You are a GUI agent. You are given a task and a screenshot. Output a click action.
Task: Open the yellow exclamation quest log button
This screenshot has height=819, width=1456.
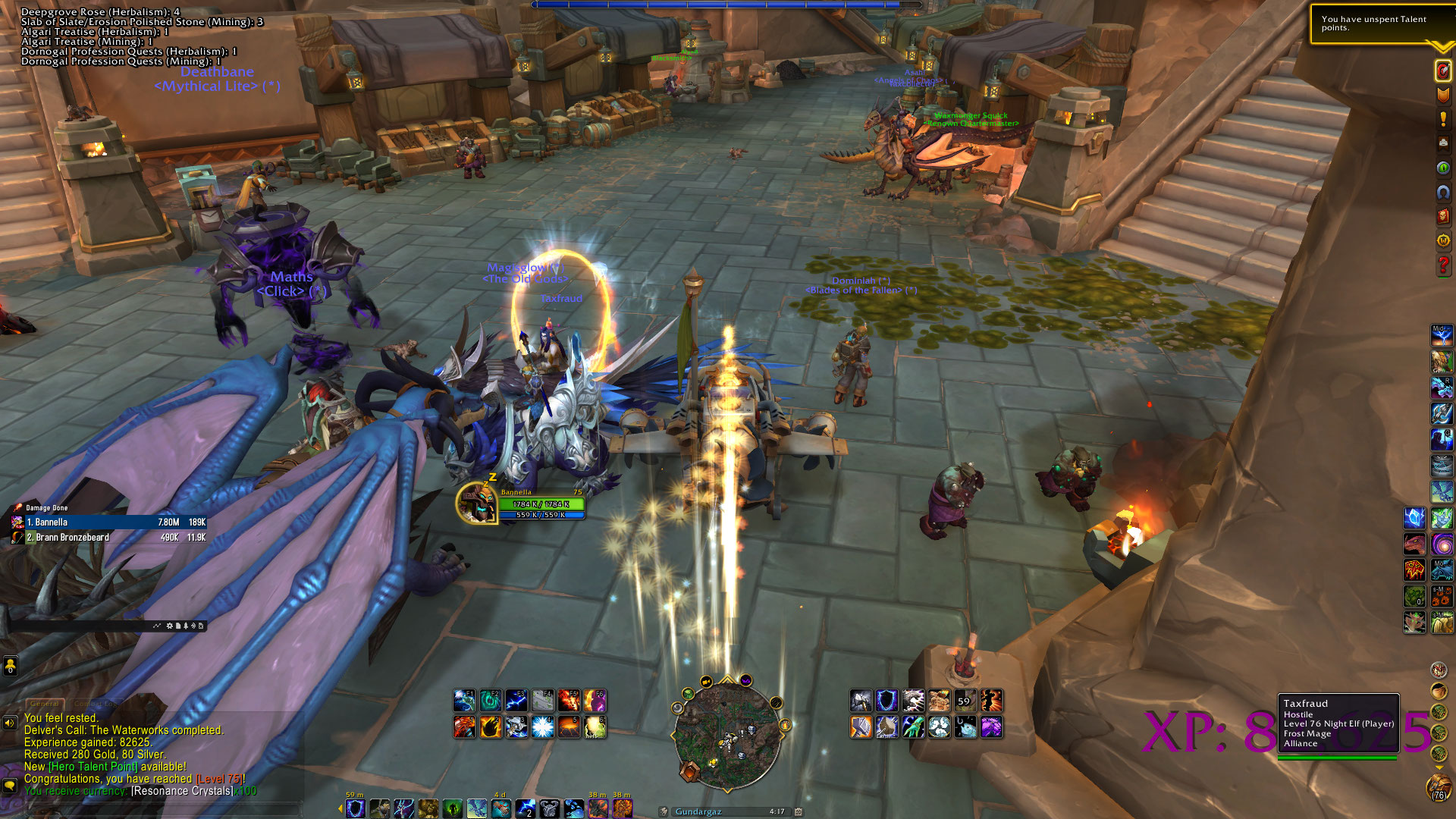[x=1443, y=119]
